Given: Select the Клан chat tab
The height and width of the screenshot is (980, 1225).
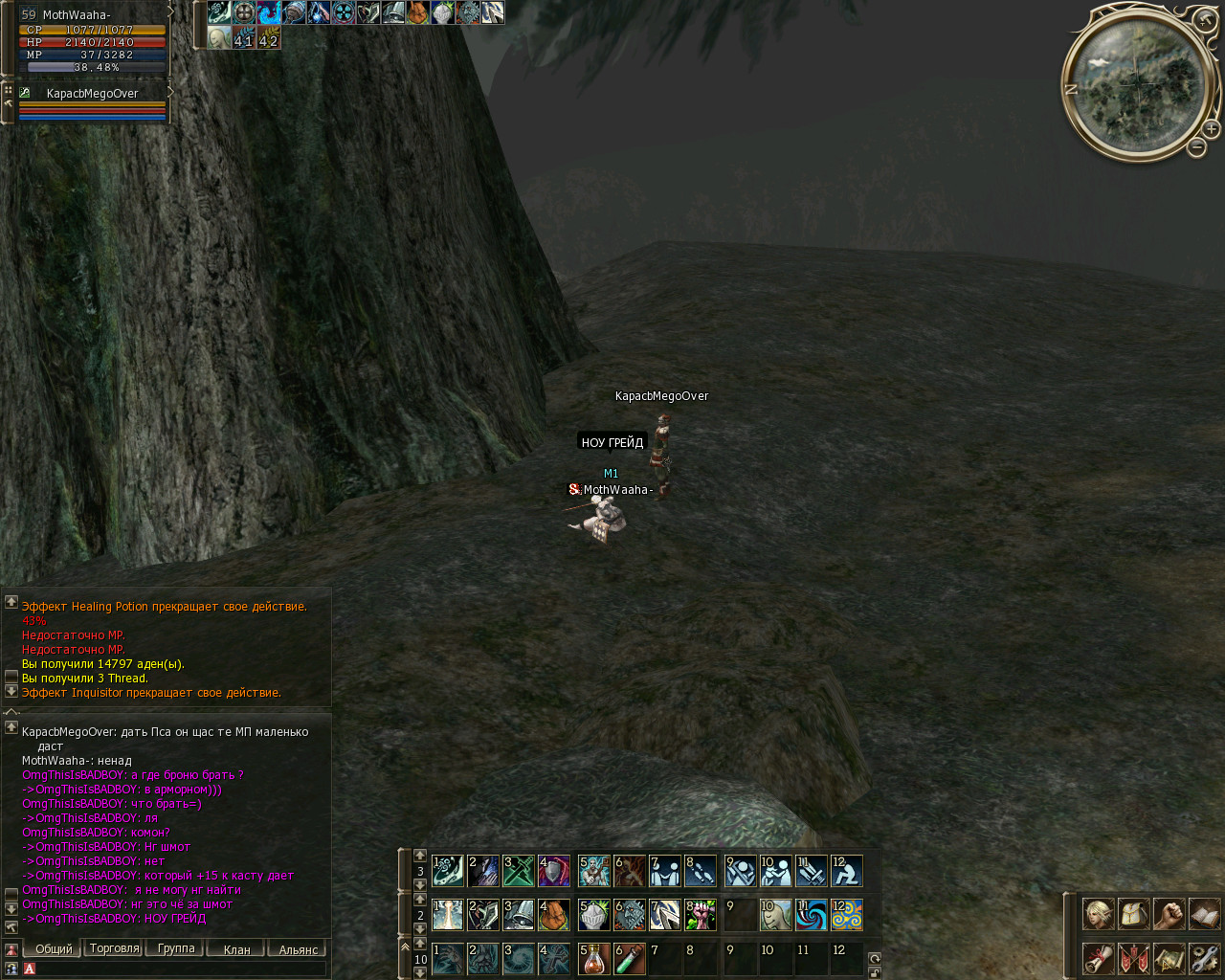Looking at the screenshot, I should pyautogui.click(x=236, y=949).
